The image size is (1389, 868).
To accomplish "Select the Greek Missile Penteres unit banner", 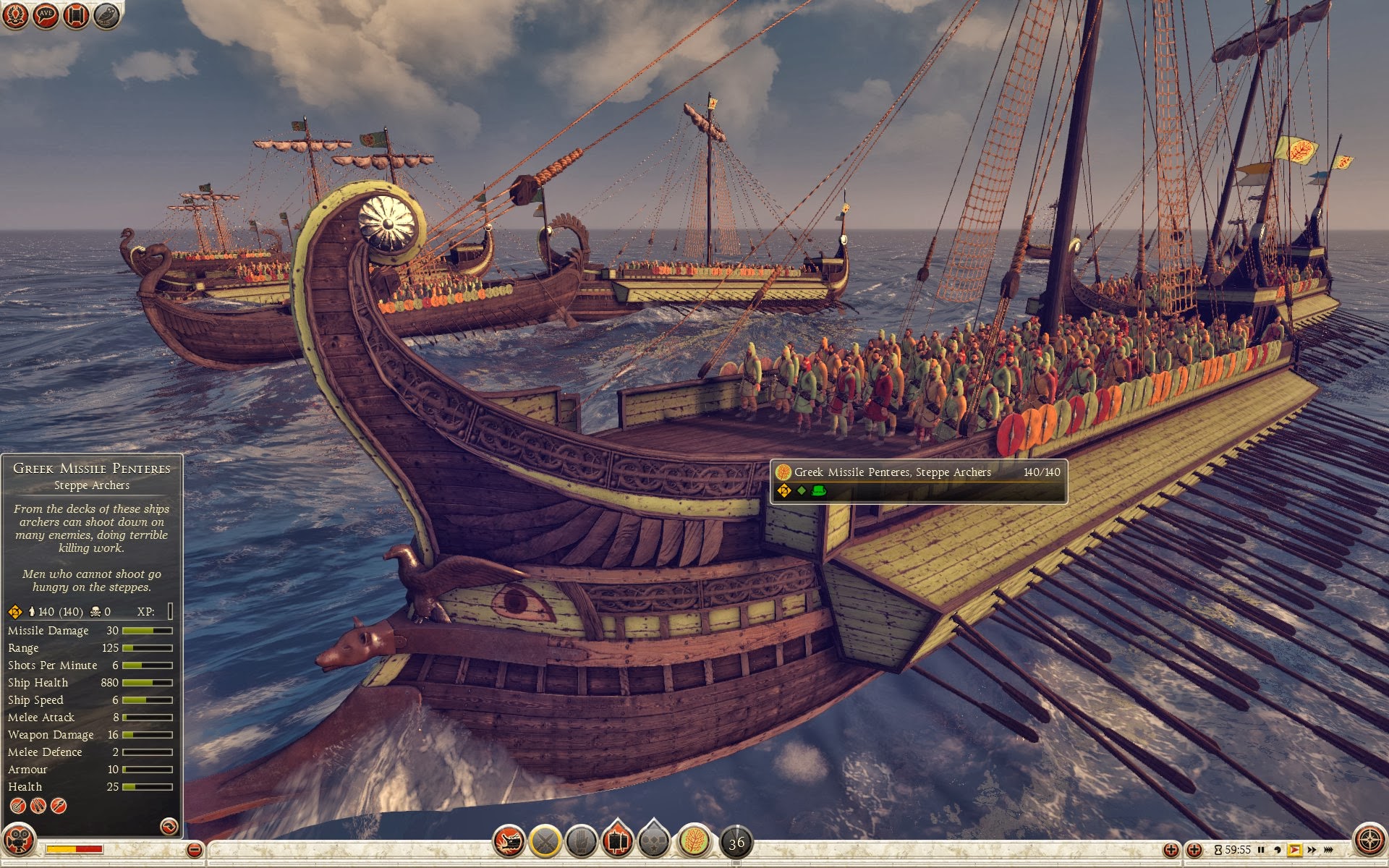I will [x=919, y=481].
